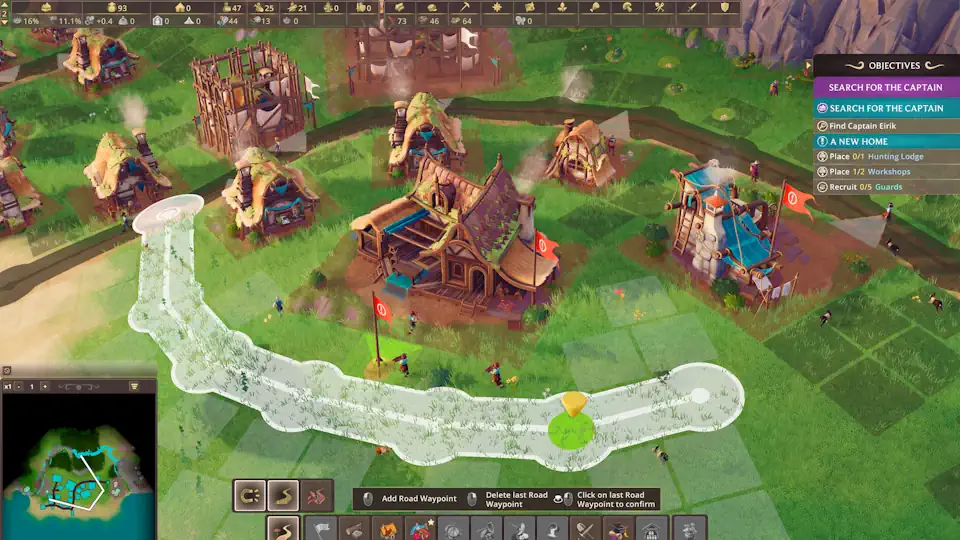Decrease game speed with the minus button
Image resolution: width=960 pixels, height=540 pixels.
coord(18,386)
